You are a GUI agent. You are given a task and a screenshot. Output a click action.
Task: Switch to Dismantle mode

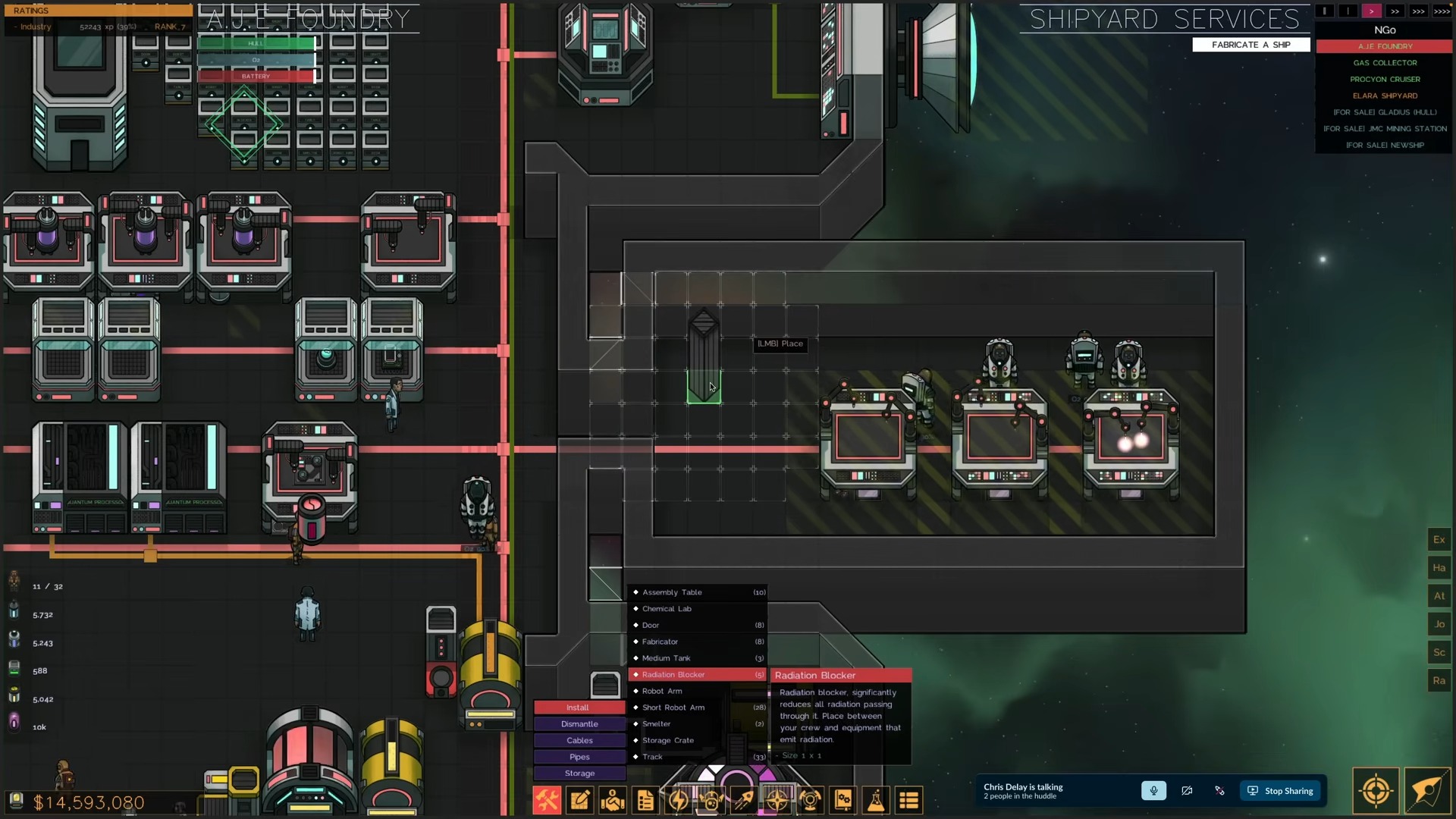(579, 724)
